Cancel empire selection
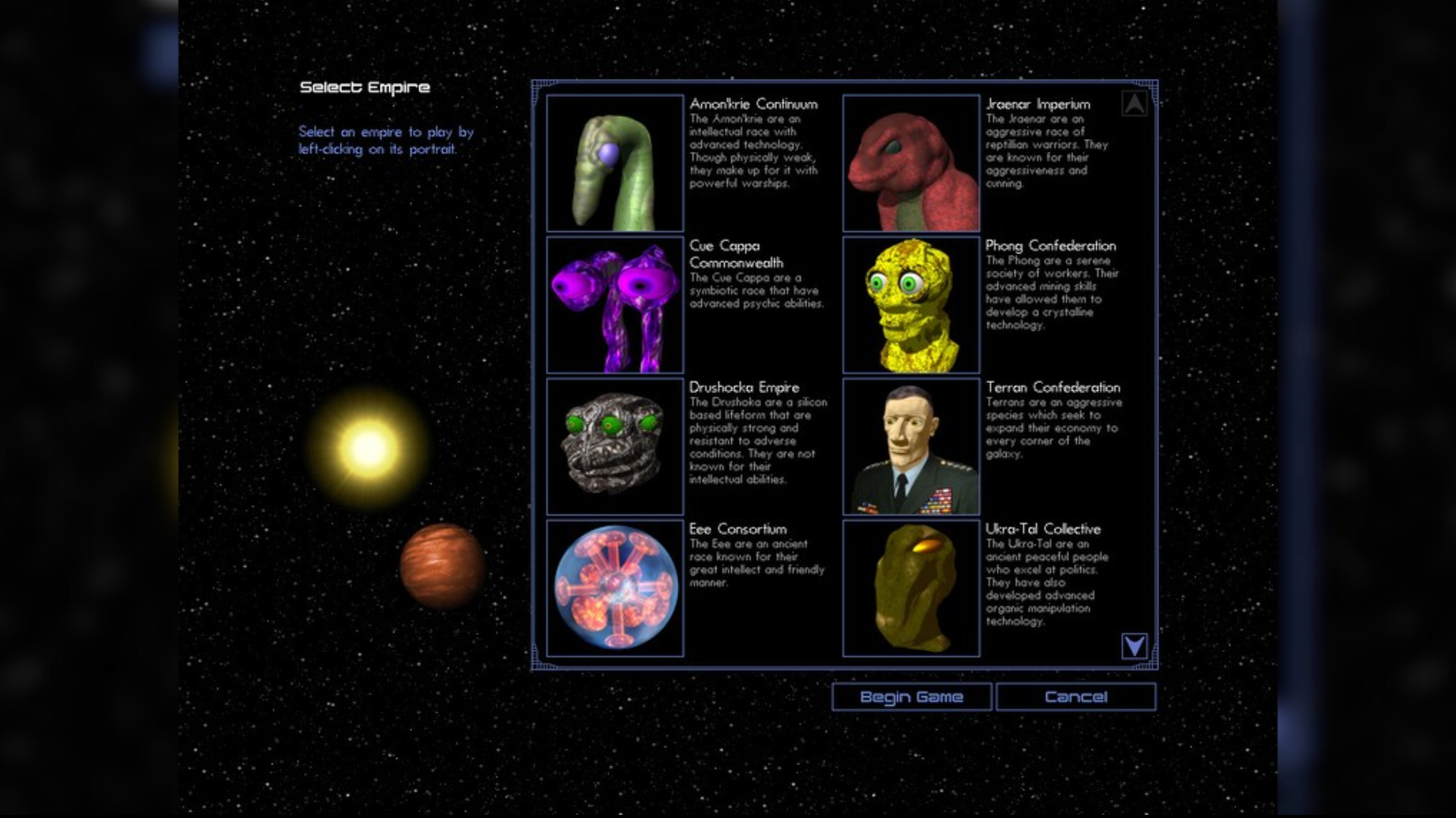Image resolution: width=1456 pixels, height=818 pixels. (x=1075, y=697)
